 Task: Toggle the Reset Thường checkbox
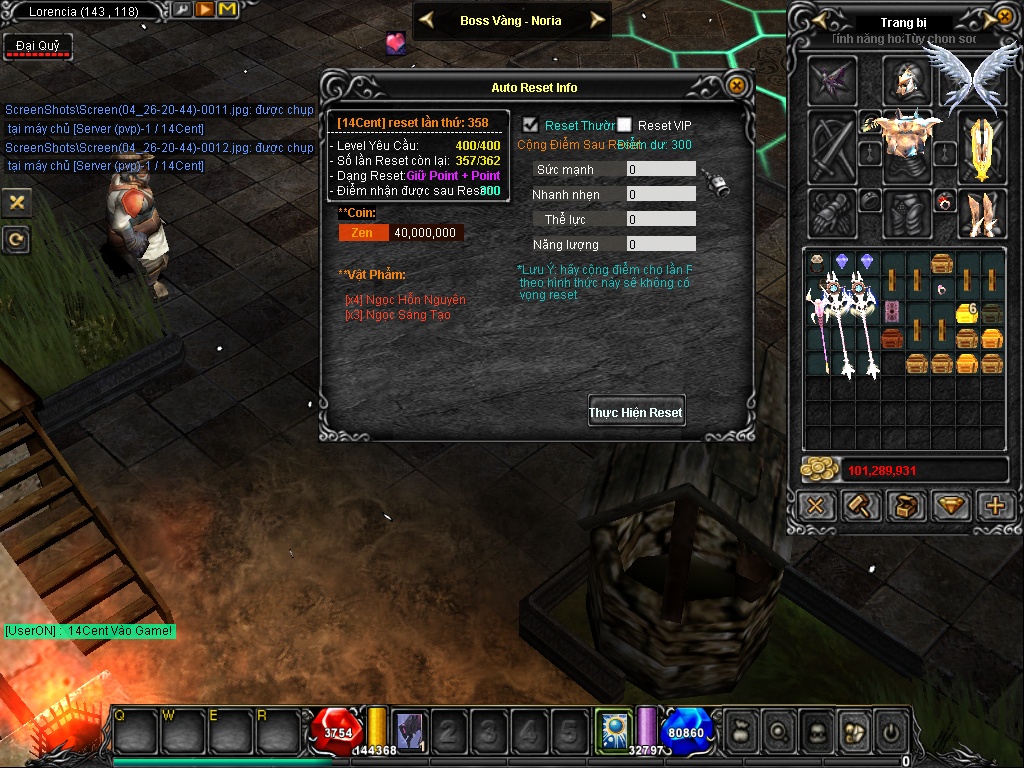[531, 125]
